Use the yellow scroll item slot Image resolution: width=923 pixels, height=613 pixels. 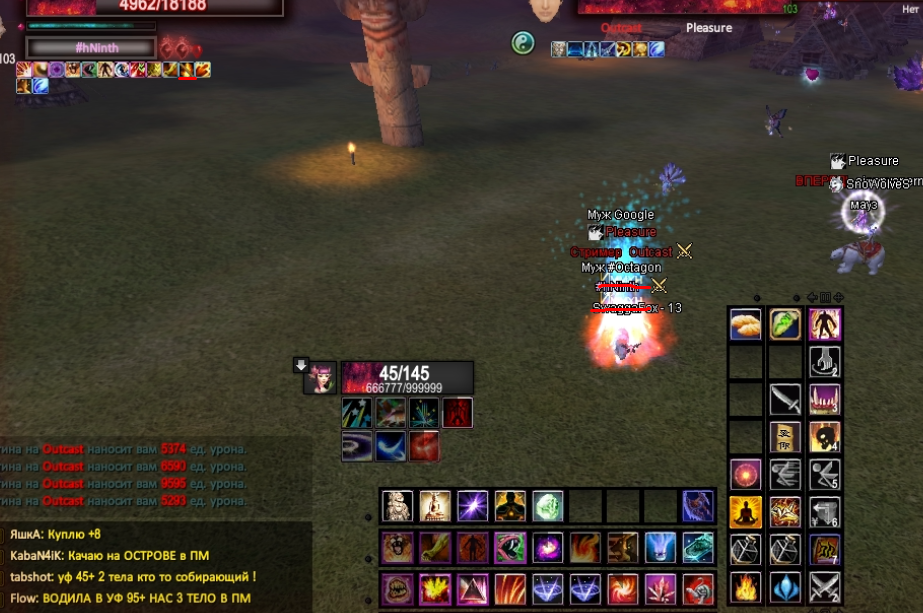pos(784,437)
